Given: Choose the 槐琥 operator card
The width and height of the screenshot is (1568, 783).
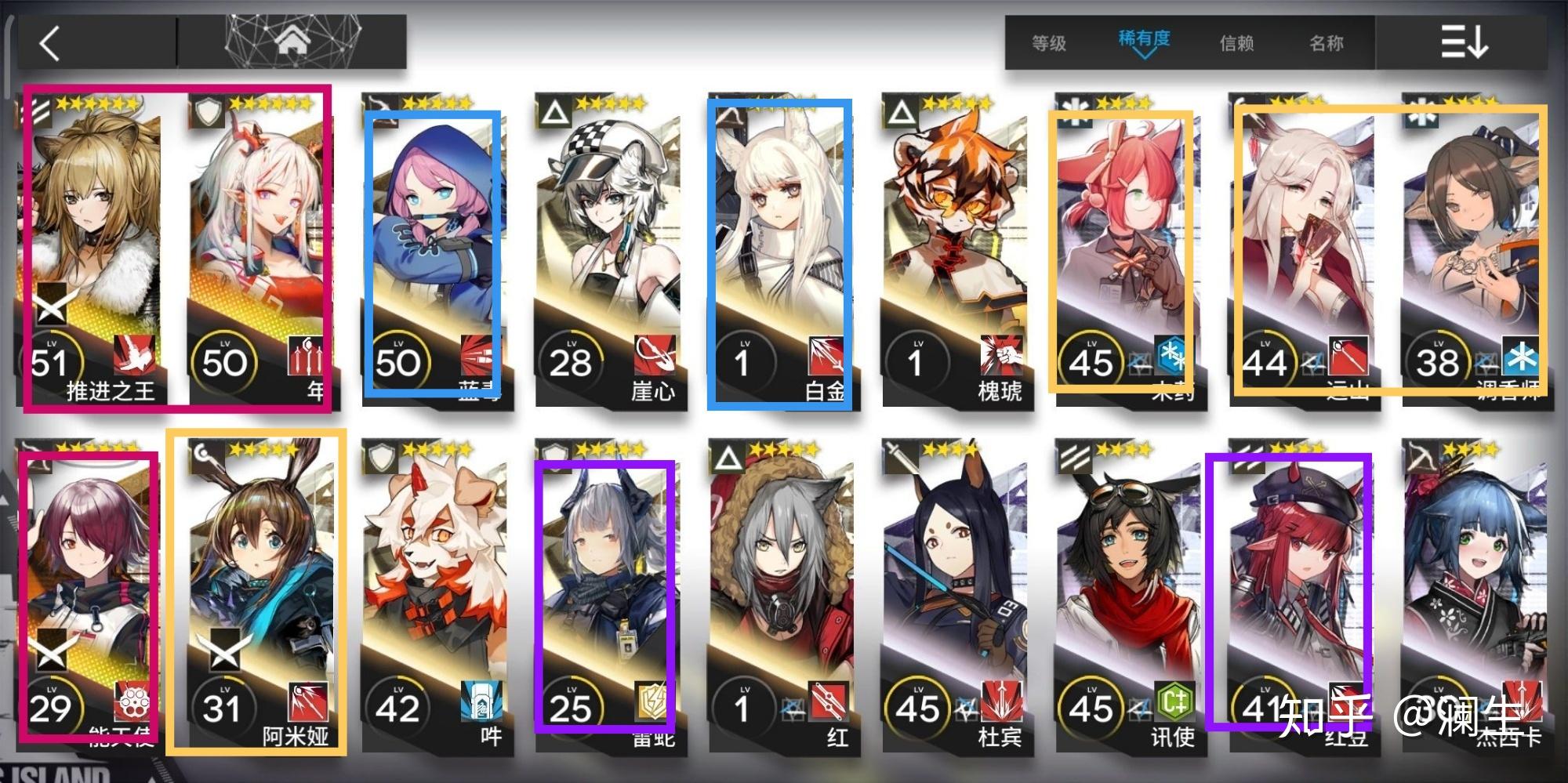Looking at the screenshot, I should pos(954,251).
